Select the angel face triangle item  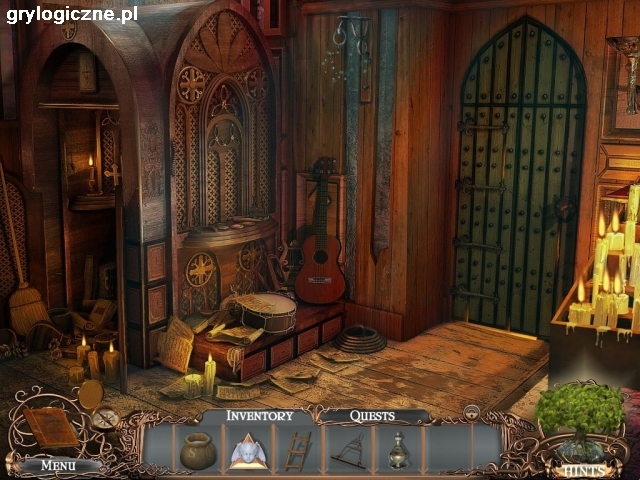tap(246, 451)
